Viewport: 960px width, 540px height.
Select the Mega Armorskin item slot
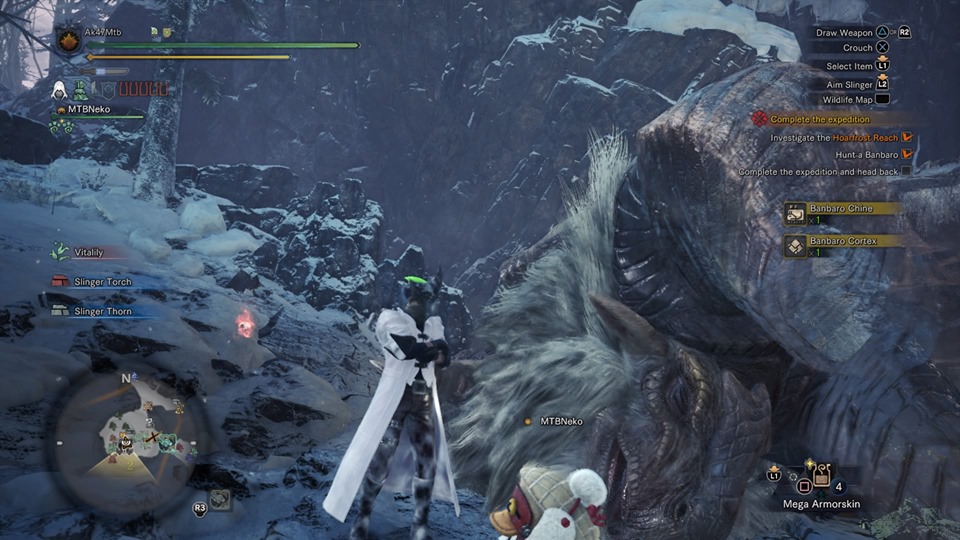(822, 479)
